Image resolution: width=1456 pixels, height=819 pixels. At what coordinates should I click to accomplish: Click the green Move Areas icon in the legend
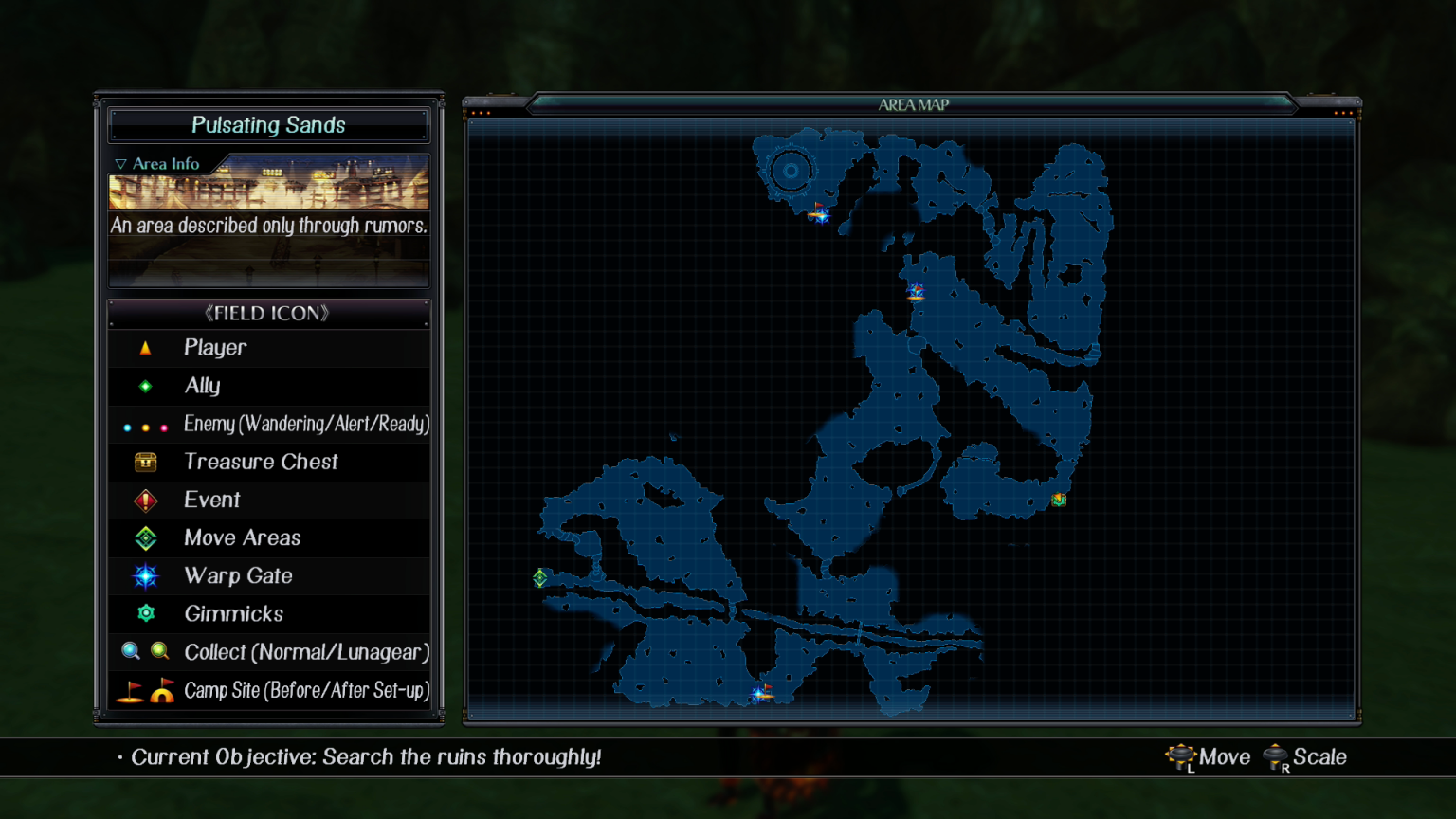[x=145, y=537]
